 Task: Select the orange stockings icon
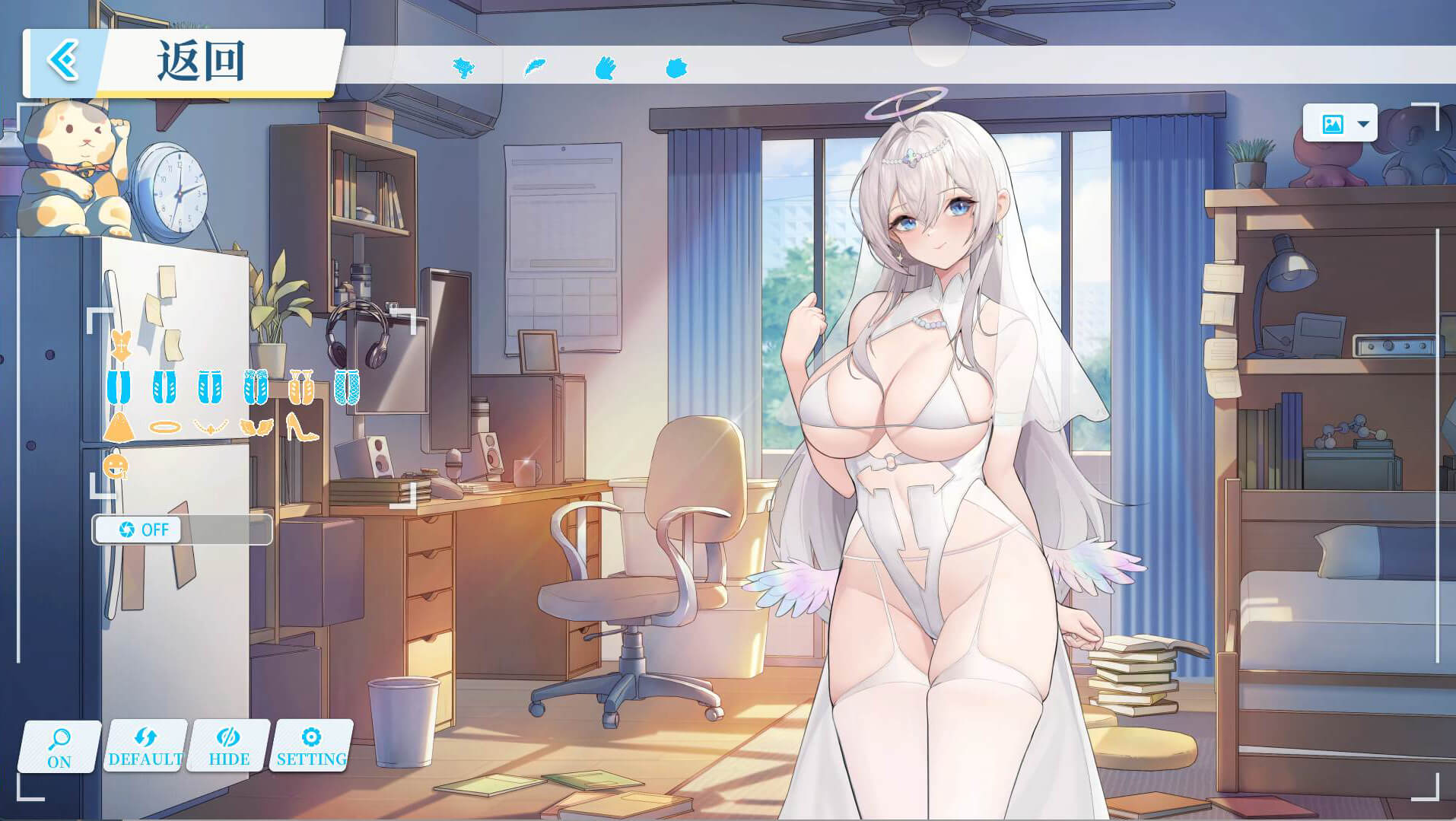pos(301,387)
